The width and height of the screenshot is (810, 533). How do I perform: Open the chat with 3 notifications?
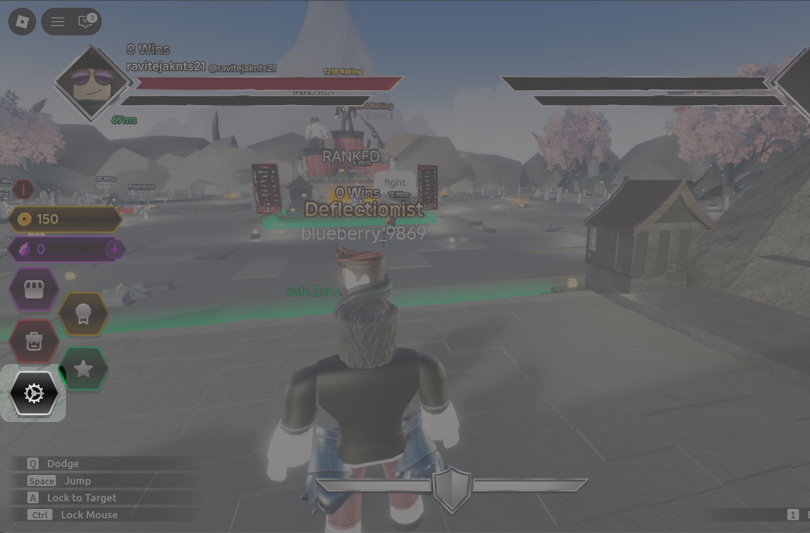point(86,21)
